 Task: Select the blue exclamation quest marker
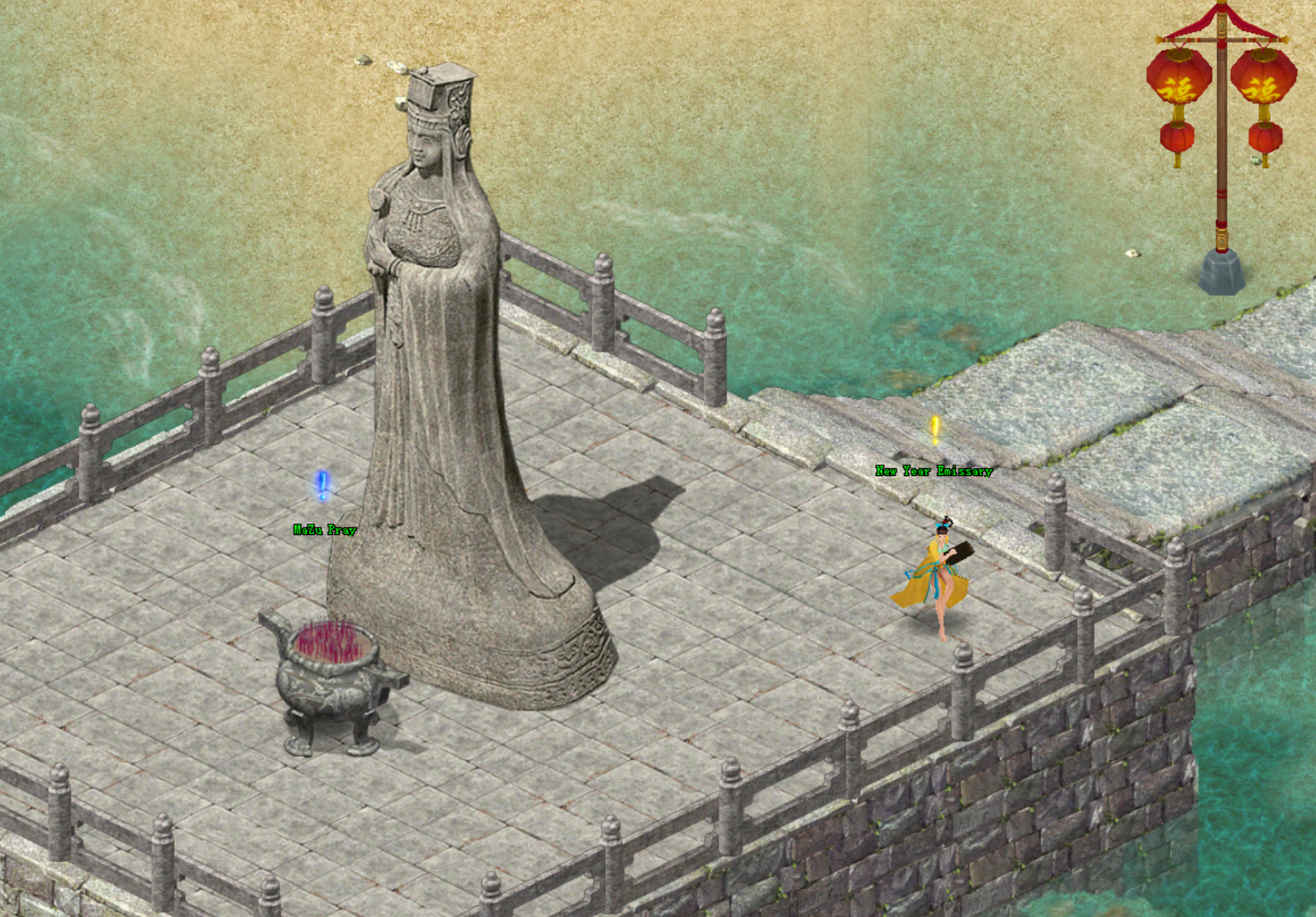pyautogui.click(x=322, y=485)
